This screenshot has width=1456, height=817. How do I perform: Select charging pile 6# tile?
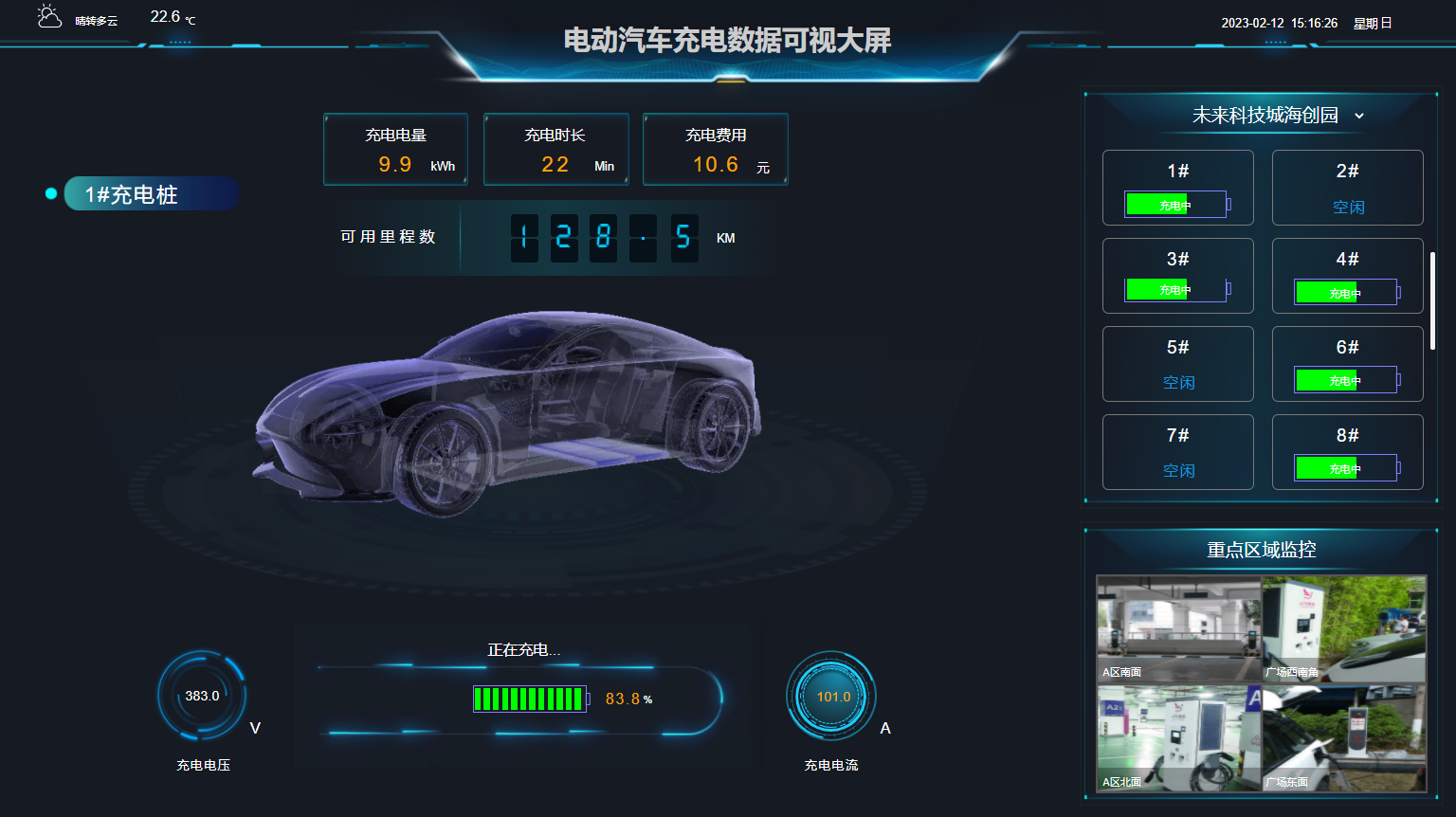tap(1347, 364)
